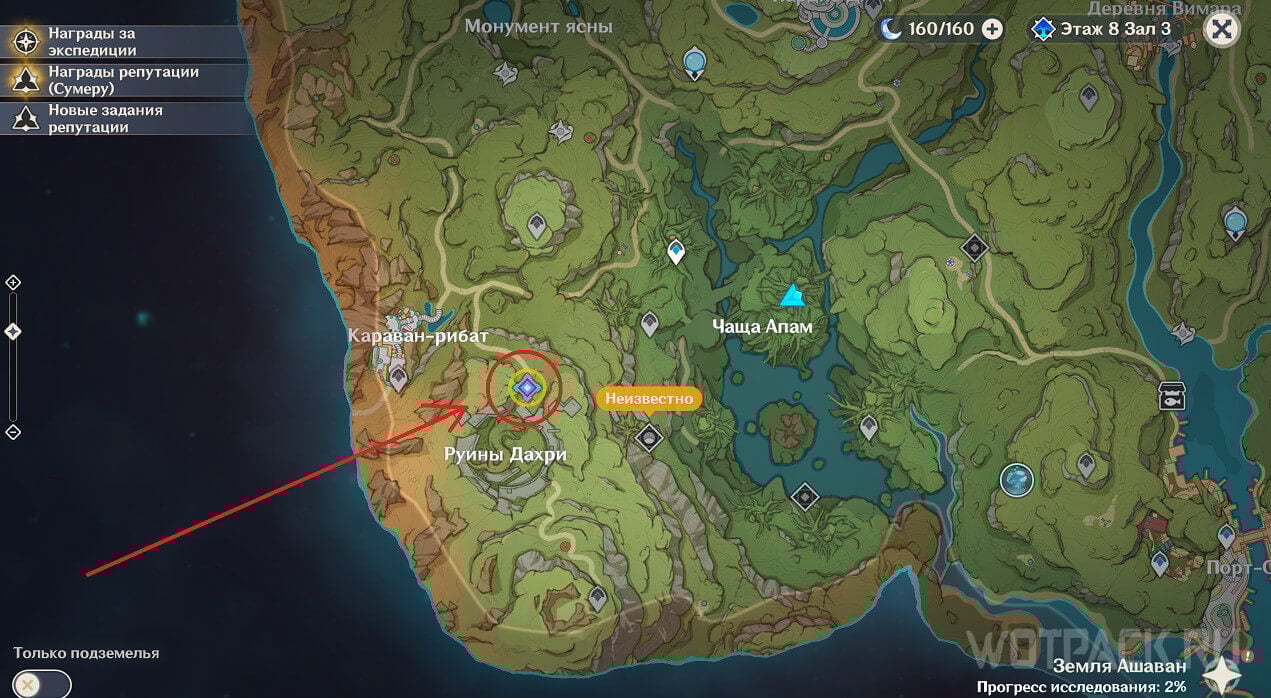Image resolution: width=1271 pixels, height=698 pixels.
Task: Click the zoom slider handle
Action: pyautogui.click(x=13, y=331)
